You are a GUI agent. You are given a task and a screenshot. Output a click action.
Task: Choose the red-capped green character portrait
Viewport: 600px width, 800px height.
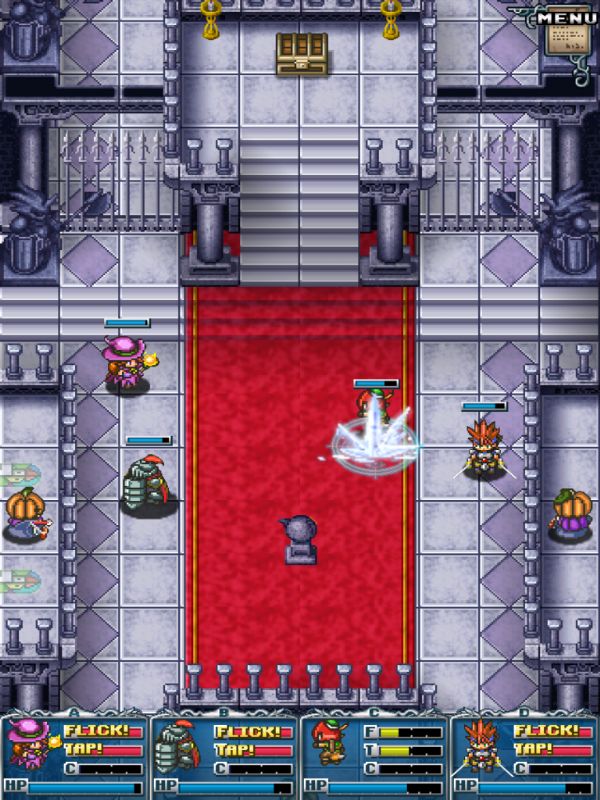(329, 745)
